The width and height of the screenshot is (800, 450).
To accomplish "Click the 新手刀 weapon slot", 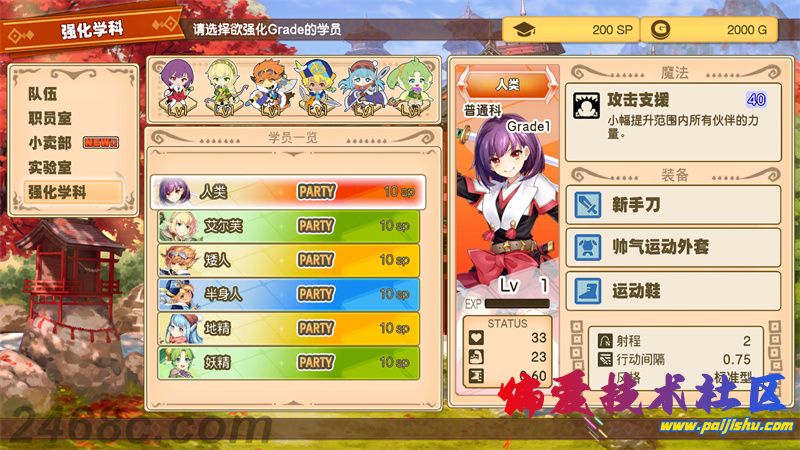I will (672, 205).
